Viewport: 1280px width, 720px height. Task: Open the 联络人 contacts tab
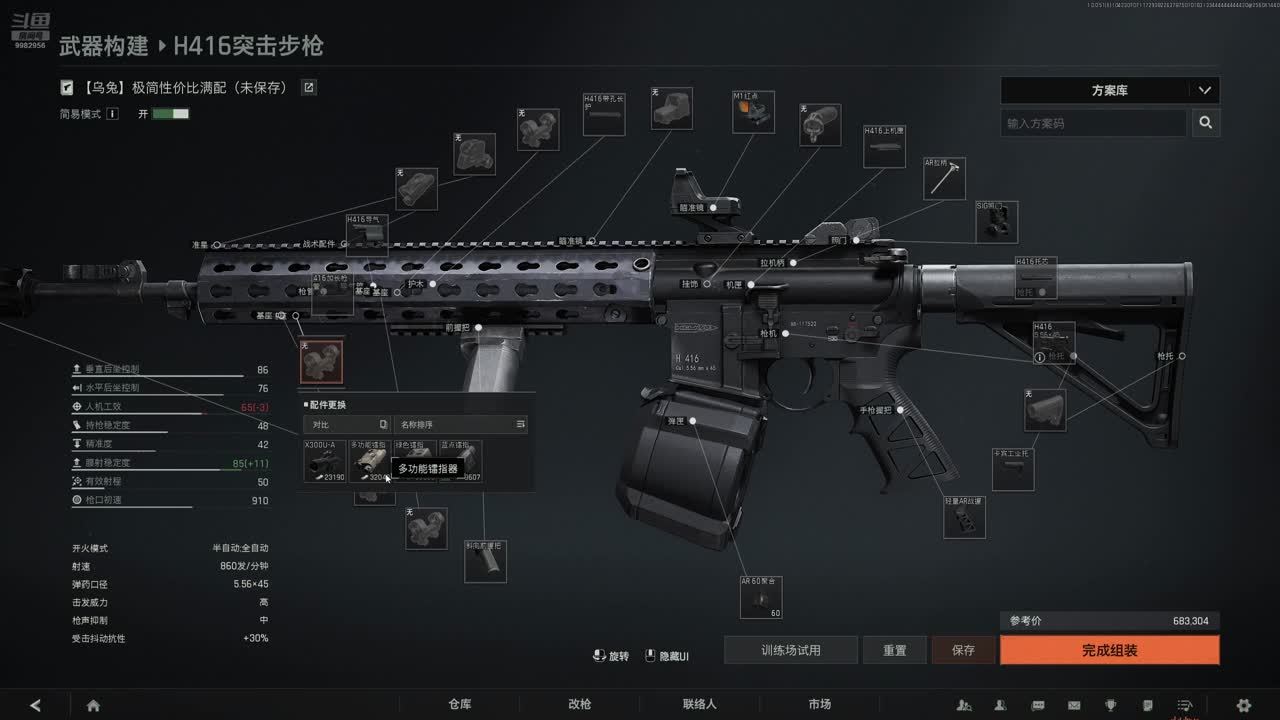pyautogui.click(x=699, y=704)
